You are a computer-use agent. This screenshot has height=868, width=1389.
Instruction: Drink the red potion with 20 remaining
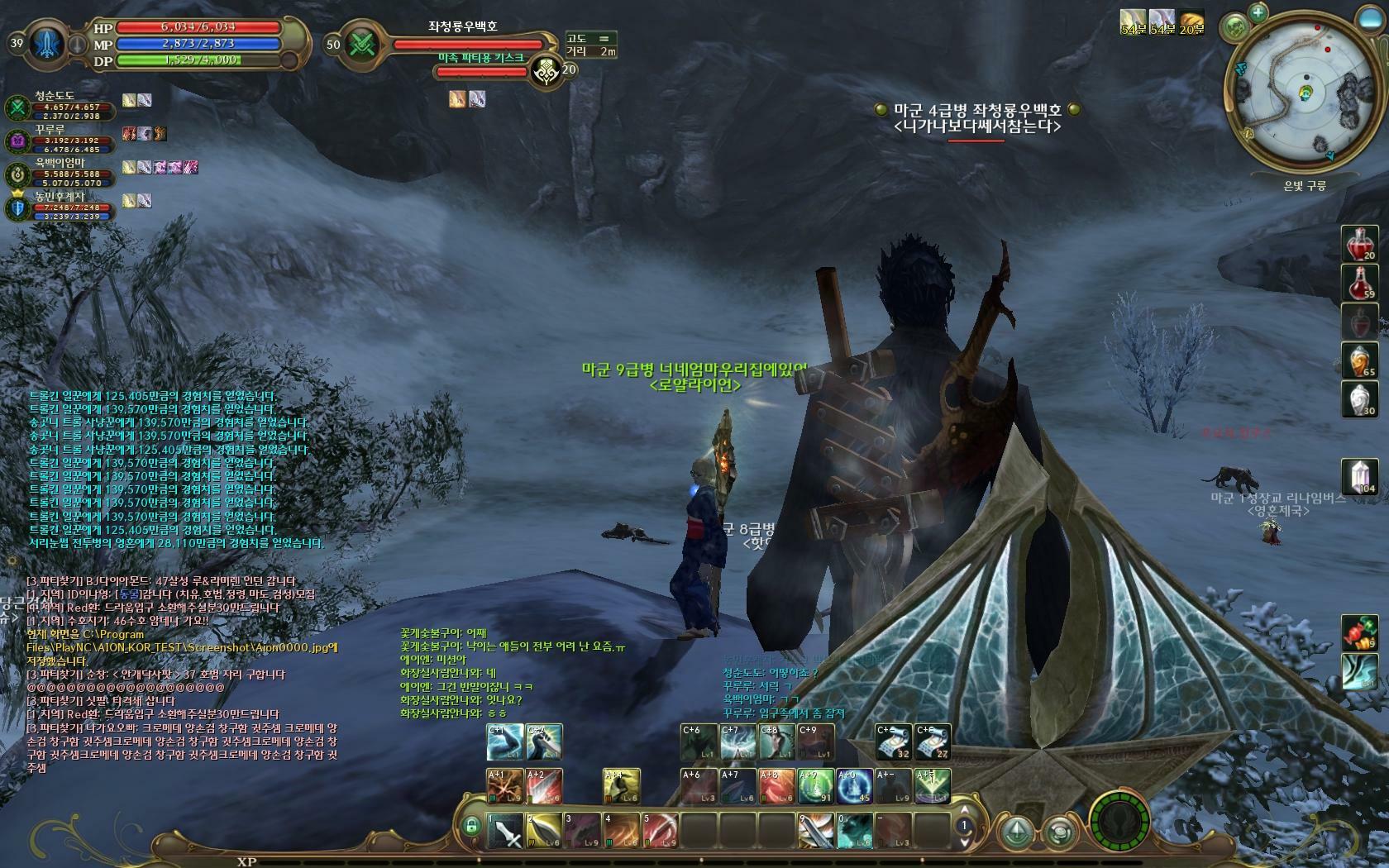tap(1359, 243)
